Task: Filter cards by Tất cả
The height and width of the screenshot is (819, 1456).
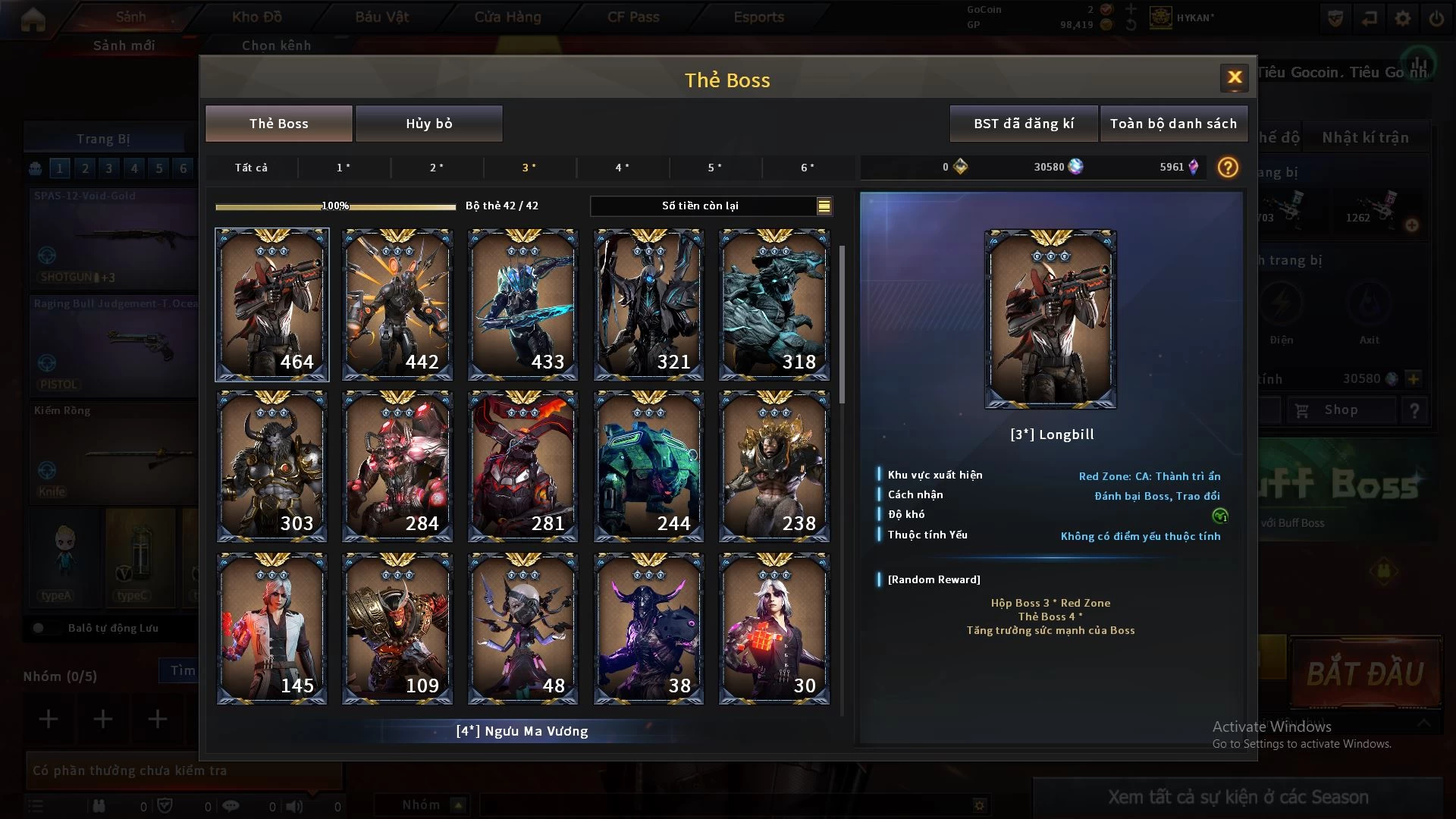Action: (x=251, y=168)
